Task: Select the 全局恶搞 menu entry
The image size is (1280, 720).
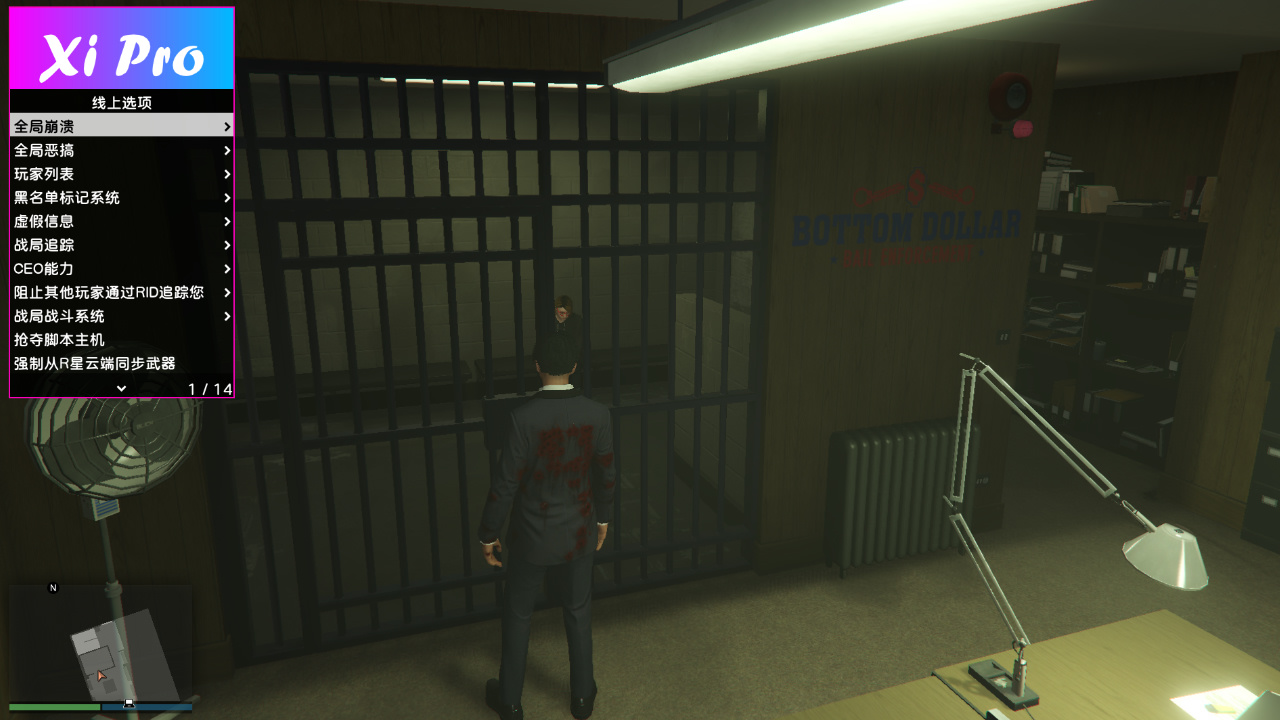Action: pos(122,150)
